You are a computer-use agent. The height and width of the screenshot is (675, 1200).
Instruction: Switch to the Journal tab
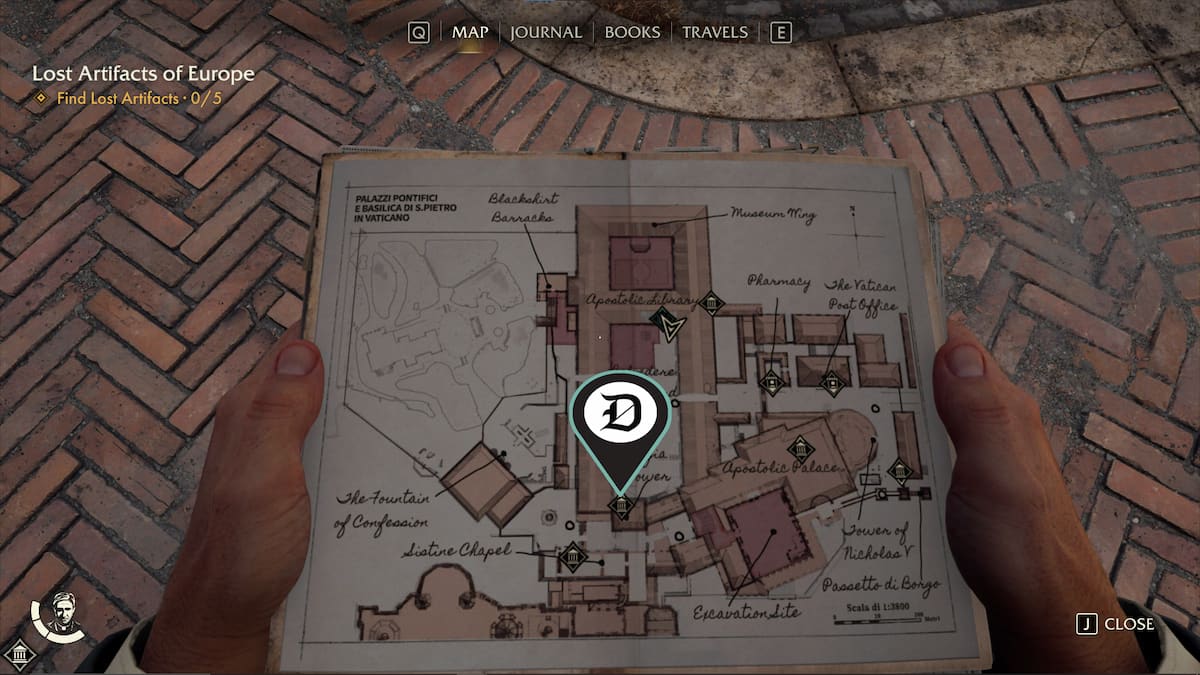(545, 32)
